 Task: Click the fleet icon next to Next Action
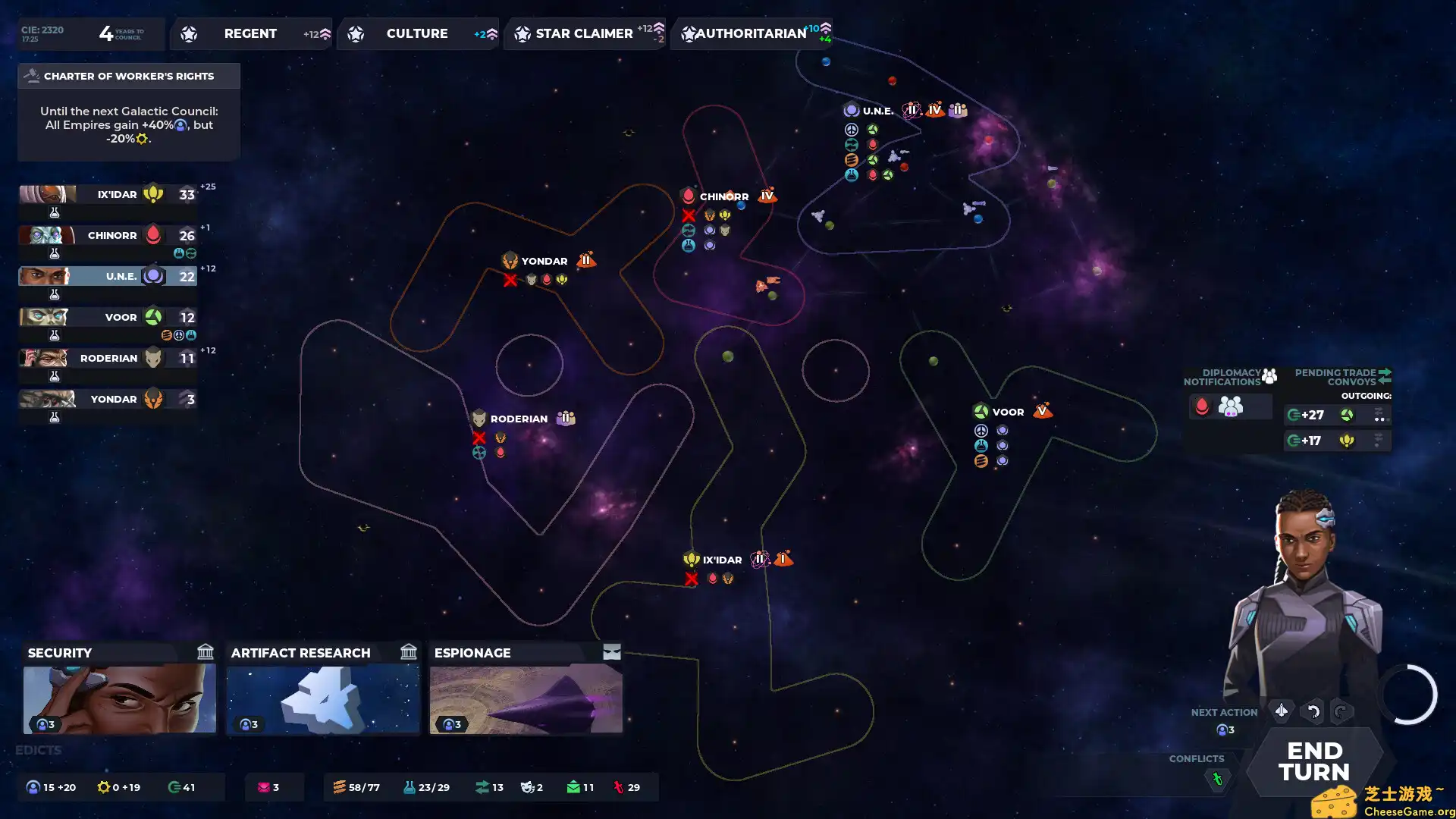pos(1281,711)
